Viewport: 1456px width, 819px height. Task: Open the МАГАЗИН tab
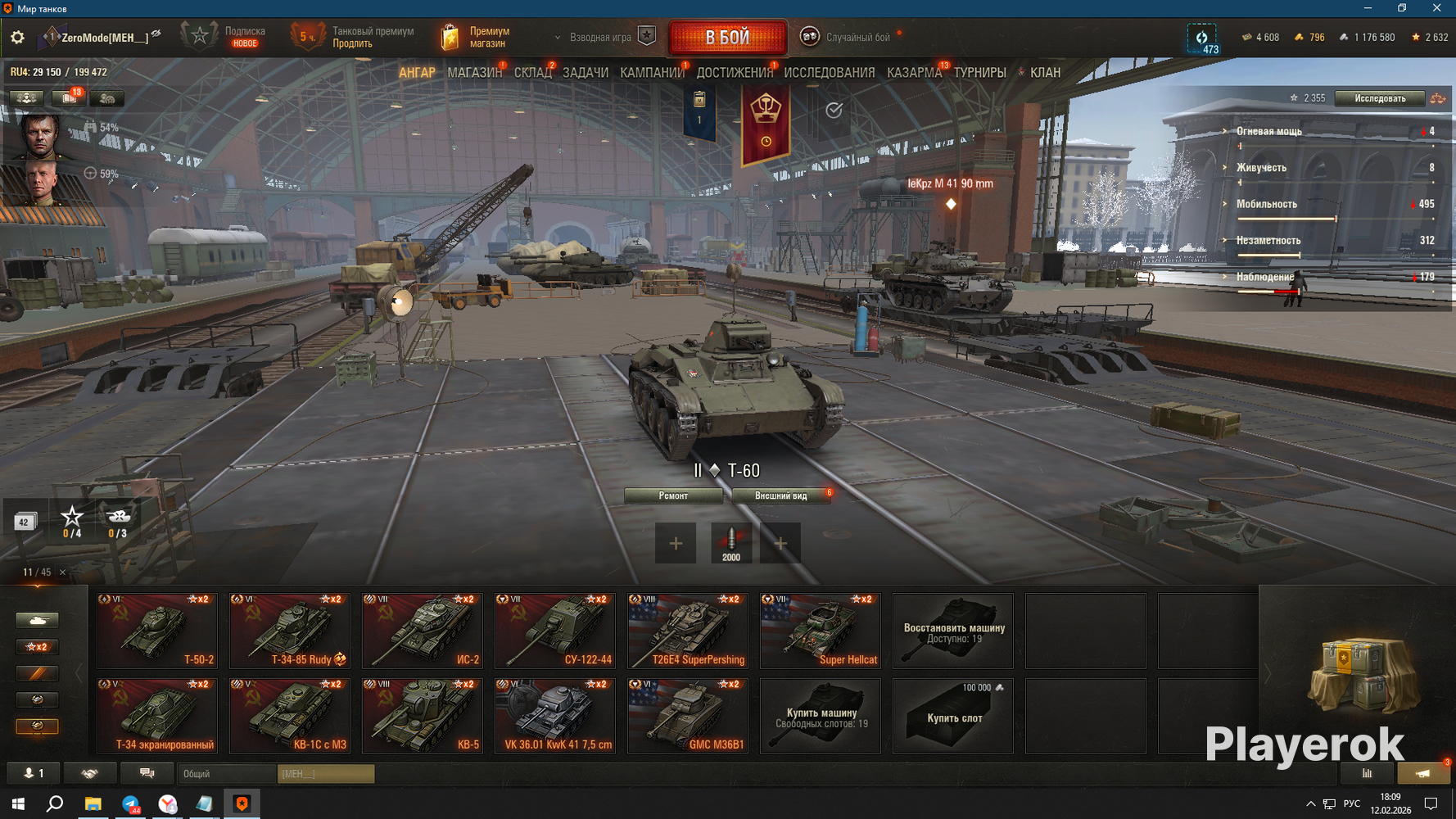(x=474, y=73)
